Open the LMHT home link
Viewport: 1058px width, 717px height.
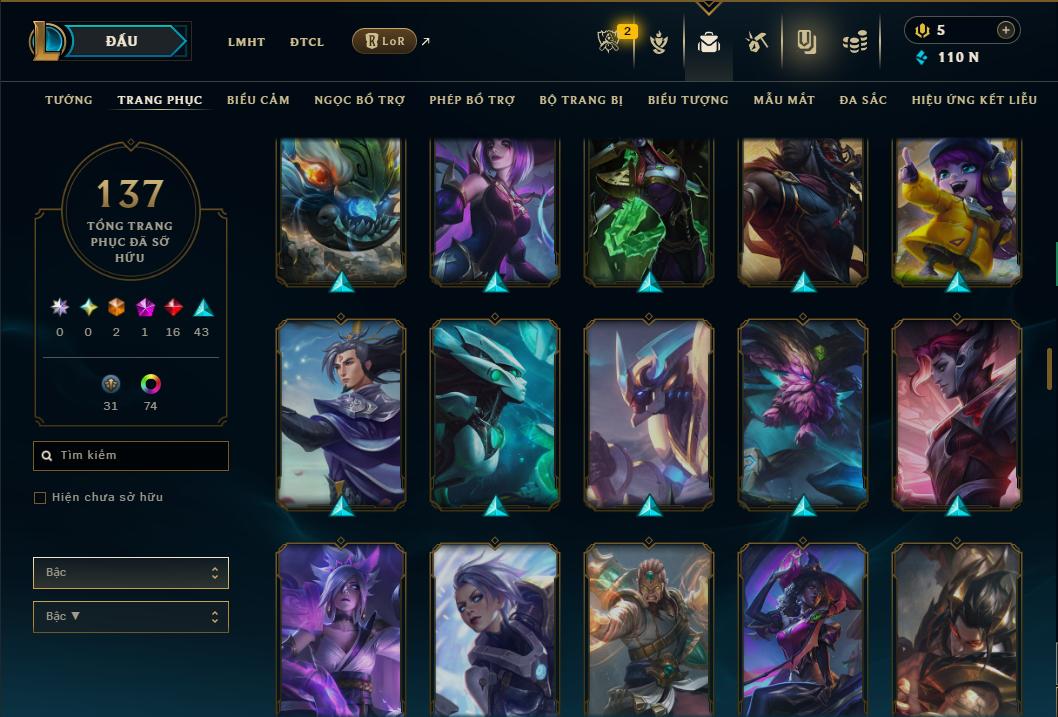(x=246, y=42)
